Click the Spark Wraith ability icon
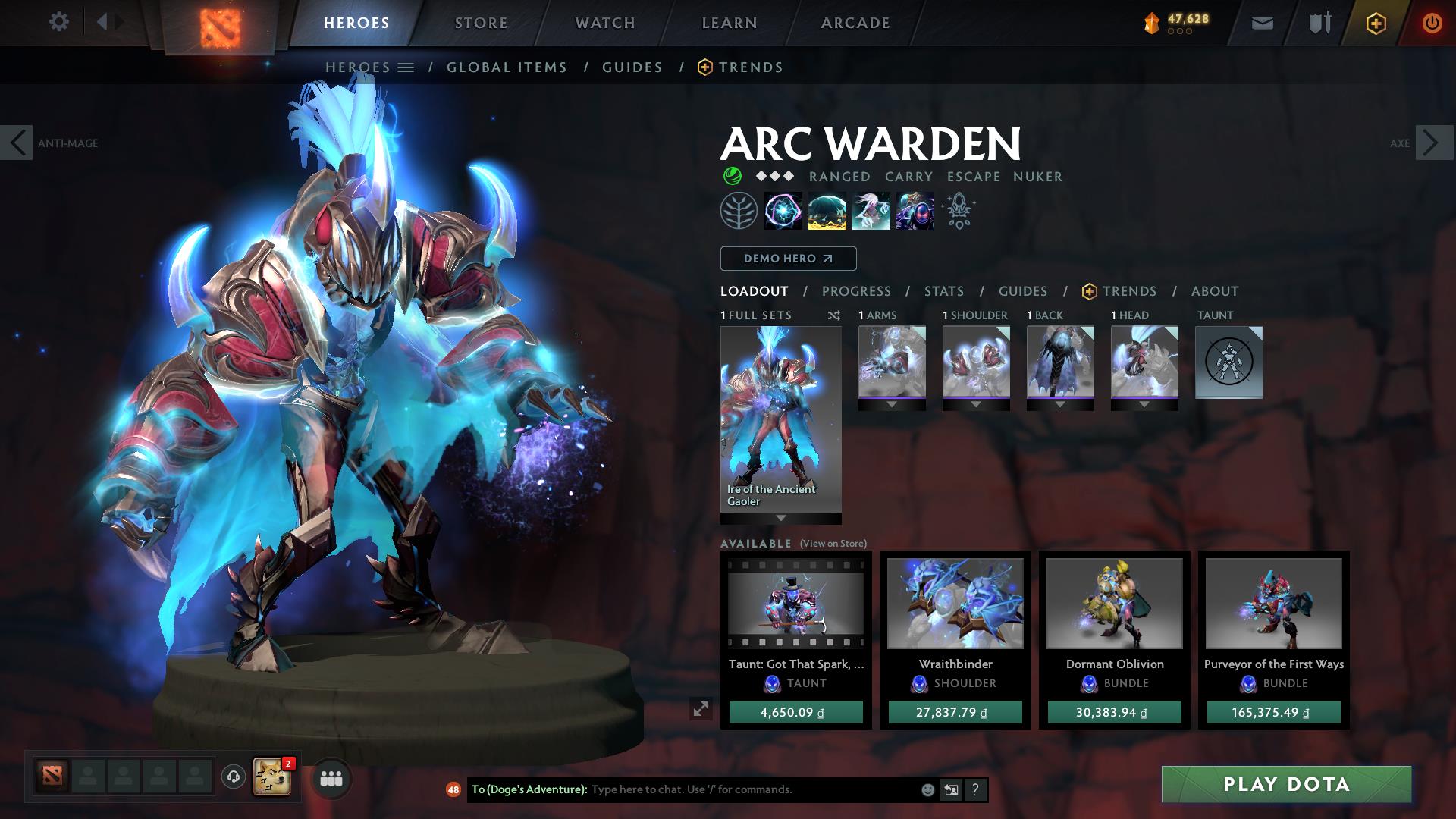Image resolution: width=1456 pixels, height=819 pixels. pyautogui.click(x=871, y=212)
